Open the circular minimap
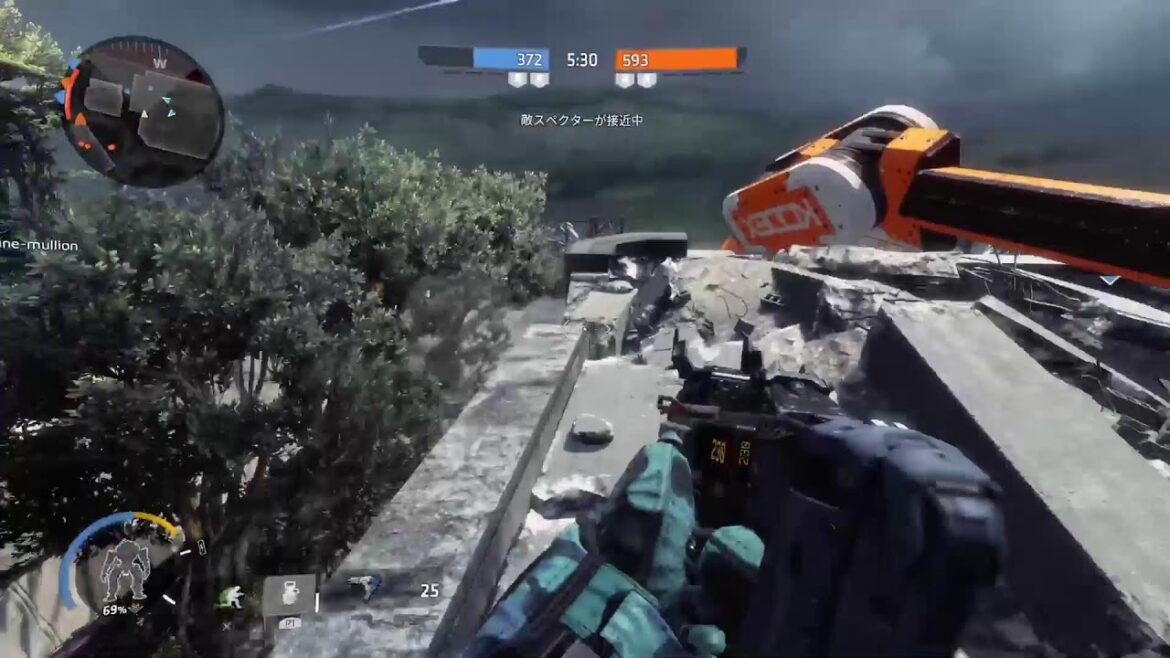The image size is (1170, 658). 143,111
